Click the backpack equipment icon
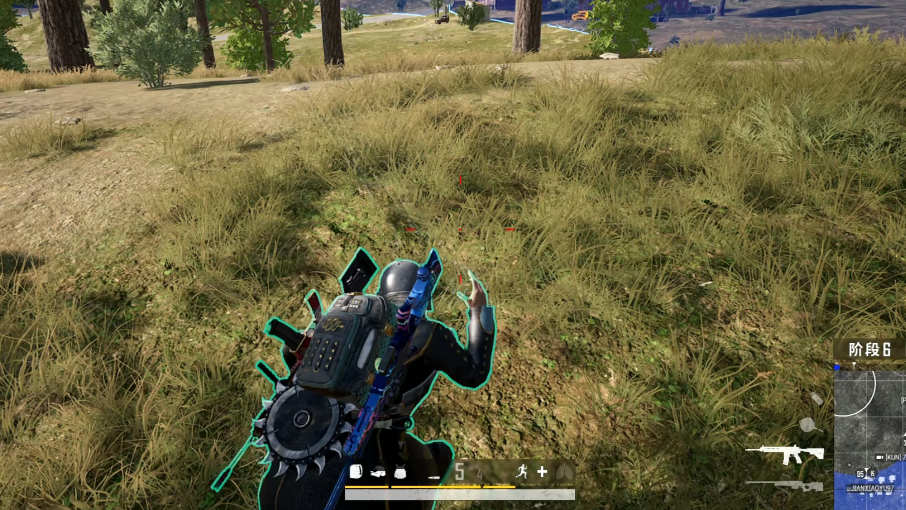906x510 pixels. [x=355, y=472]
